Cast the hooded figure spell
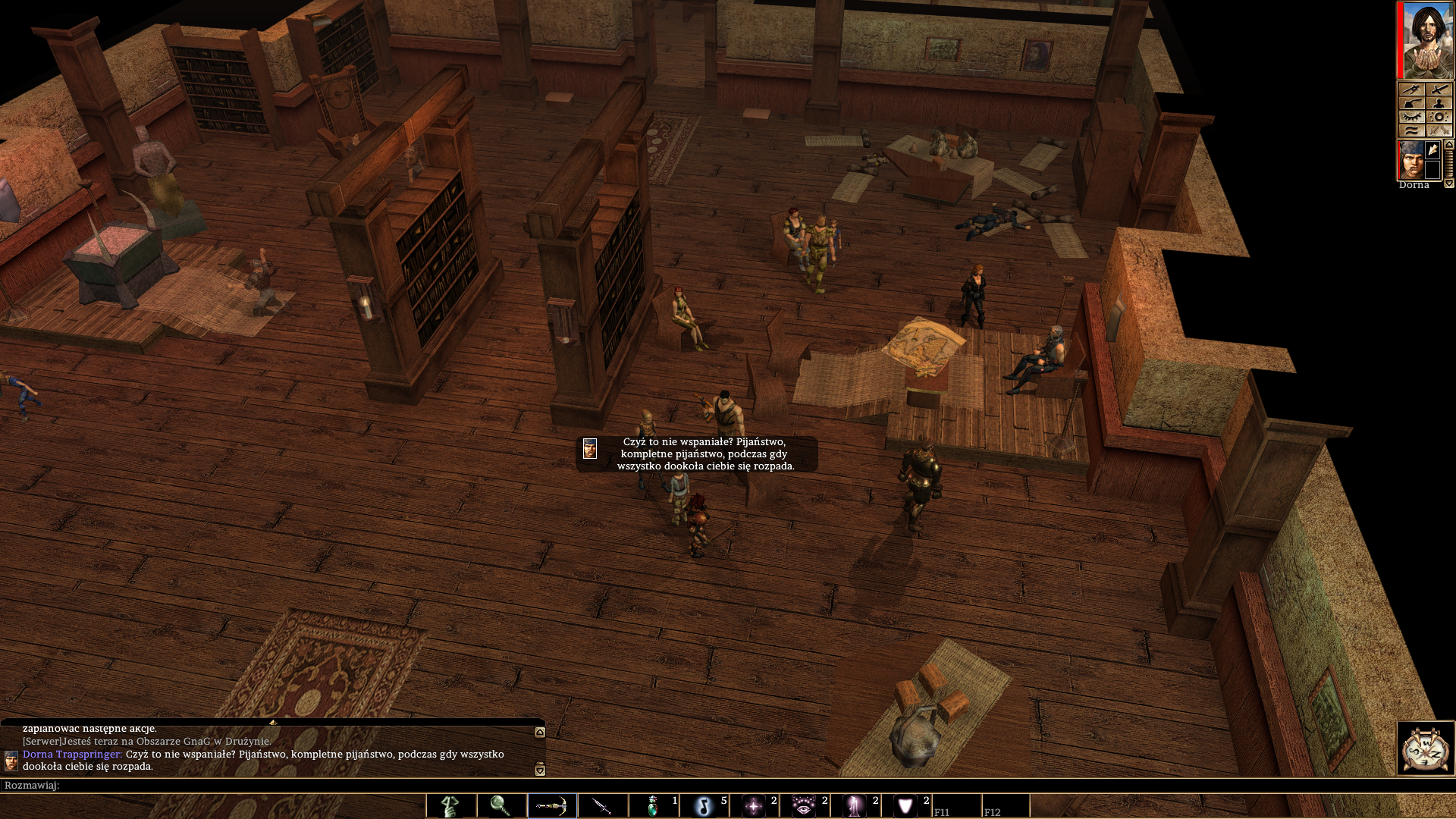This screenshot has width=1456, height=819. 855,805
